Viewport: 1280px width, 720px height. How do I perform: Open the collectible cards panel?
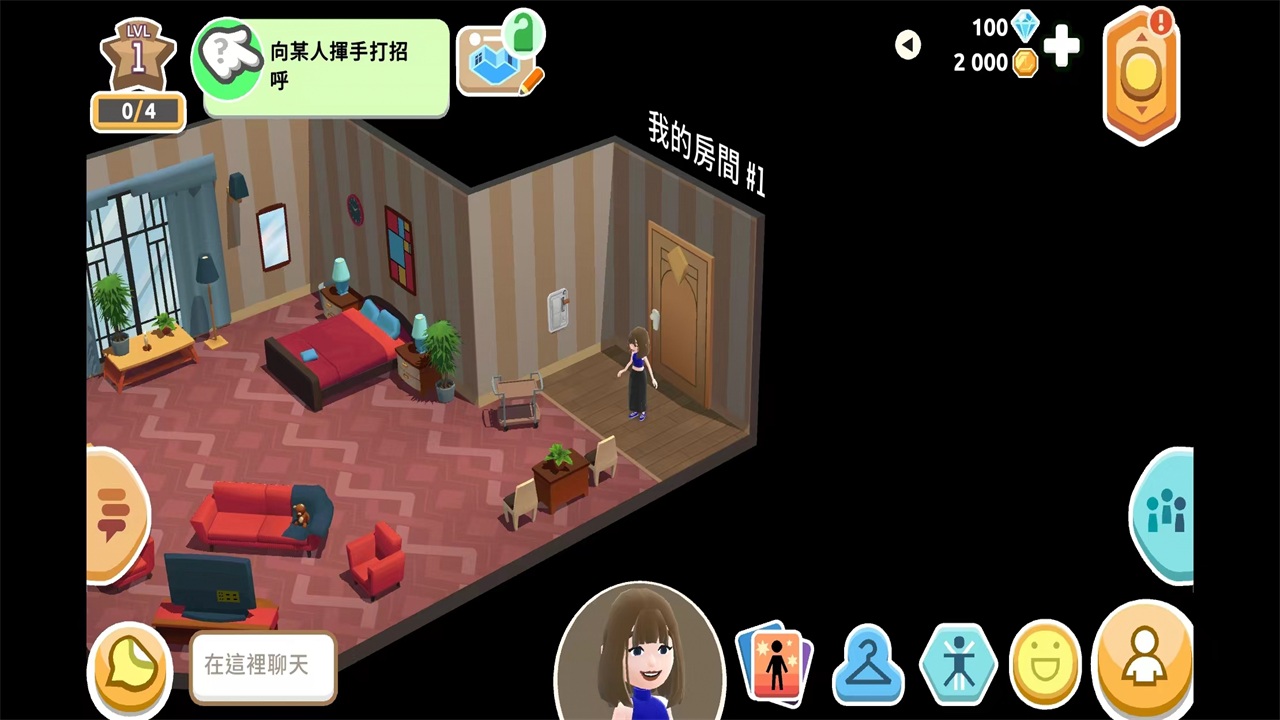775,662
